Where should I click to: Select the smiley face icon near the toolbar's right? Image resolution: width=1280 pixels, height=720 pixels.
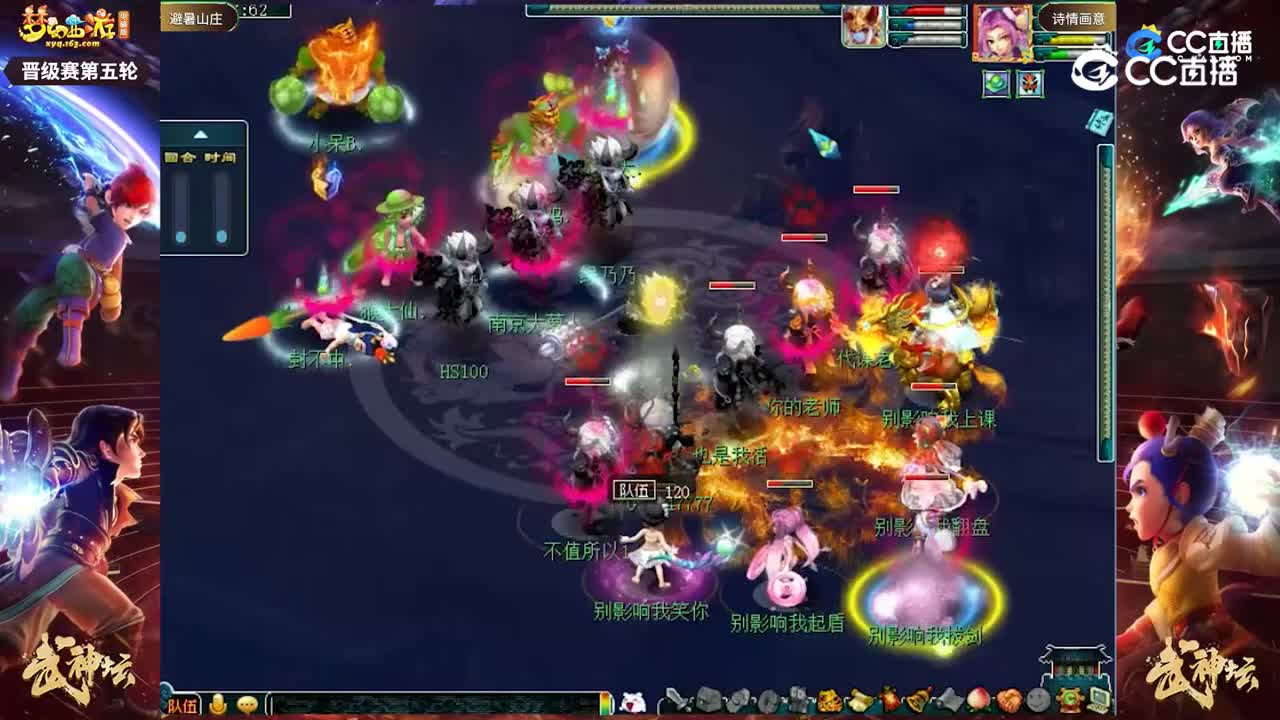[1037, 699]
